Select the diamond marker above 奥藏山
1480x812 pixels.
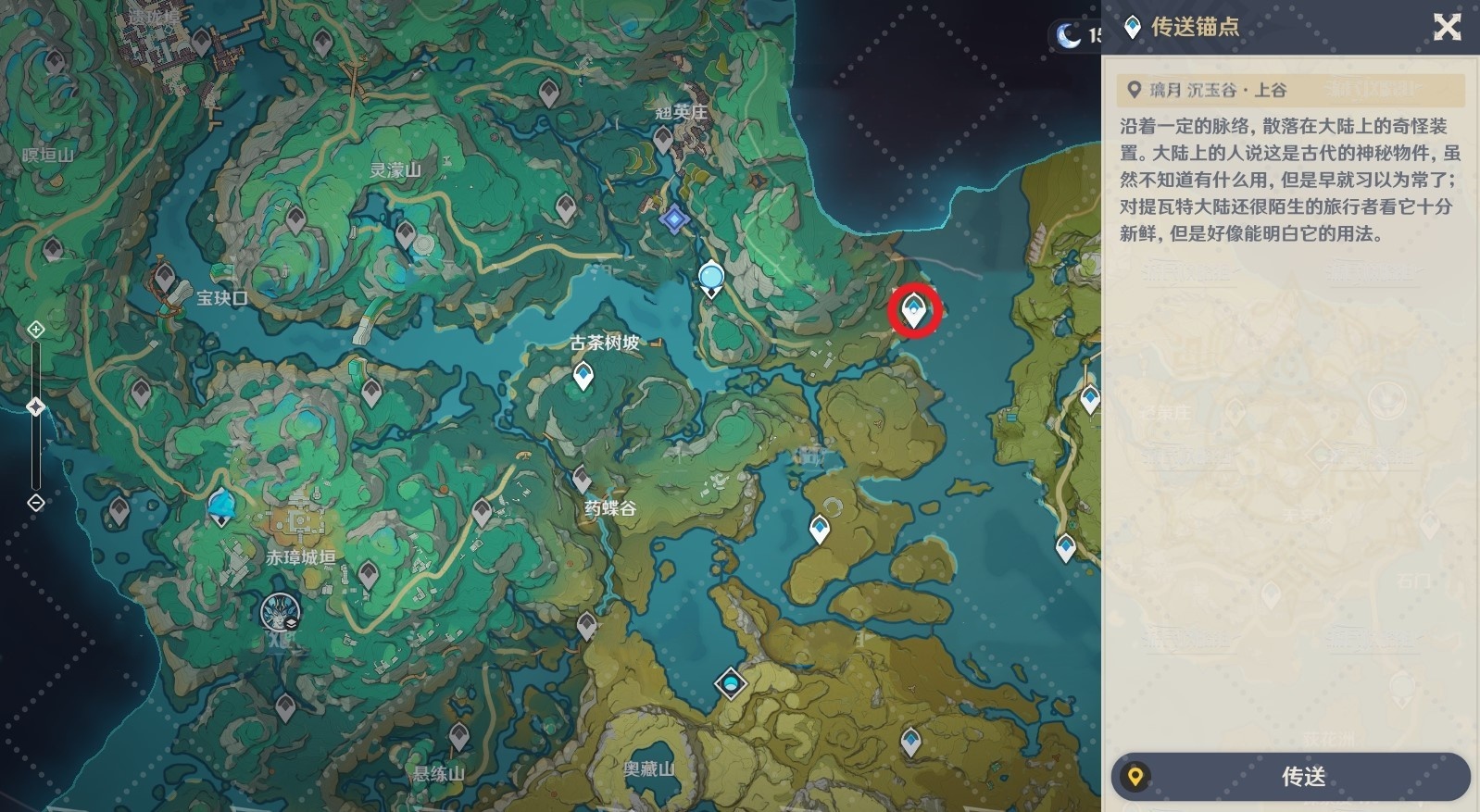[731, 684]
